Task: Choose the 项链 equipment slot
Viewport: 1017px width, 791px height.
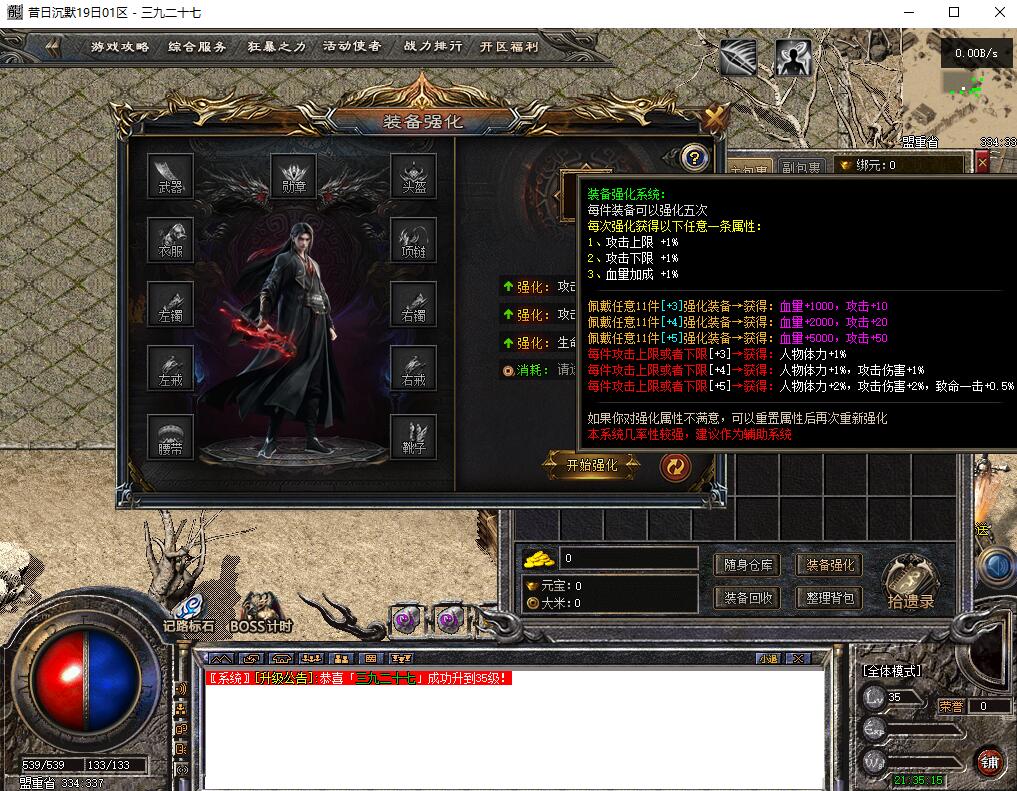Action: point(413,240)
